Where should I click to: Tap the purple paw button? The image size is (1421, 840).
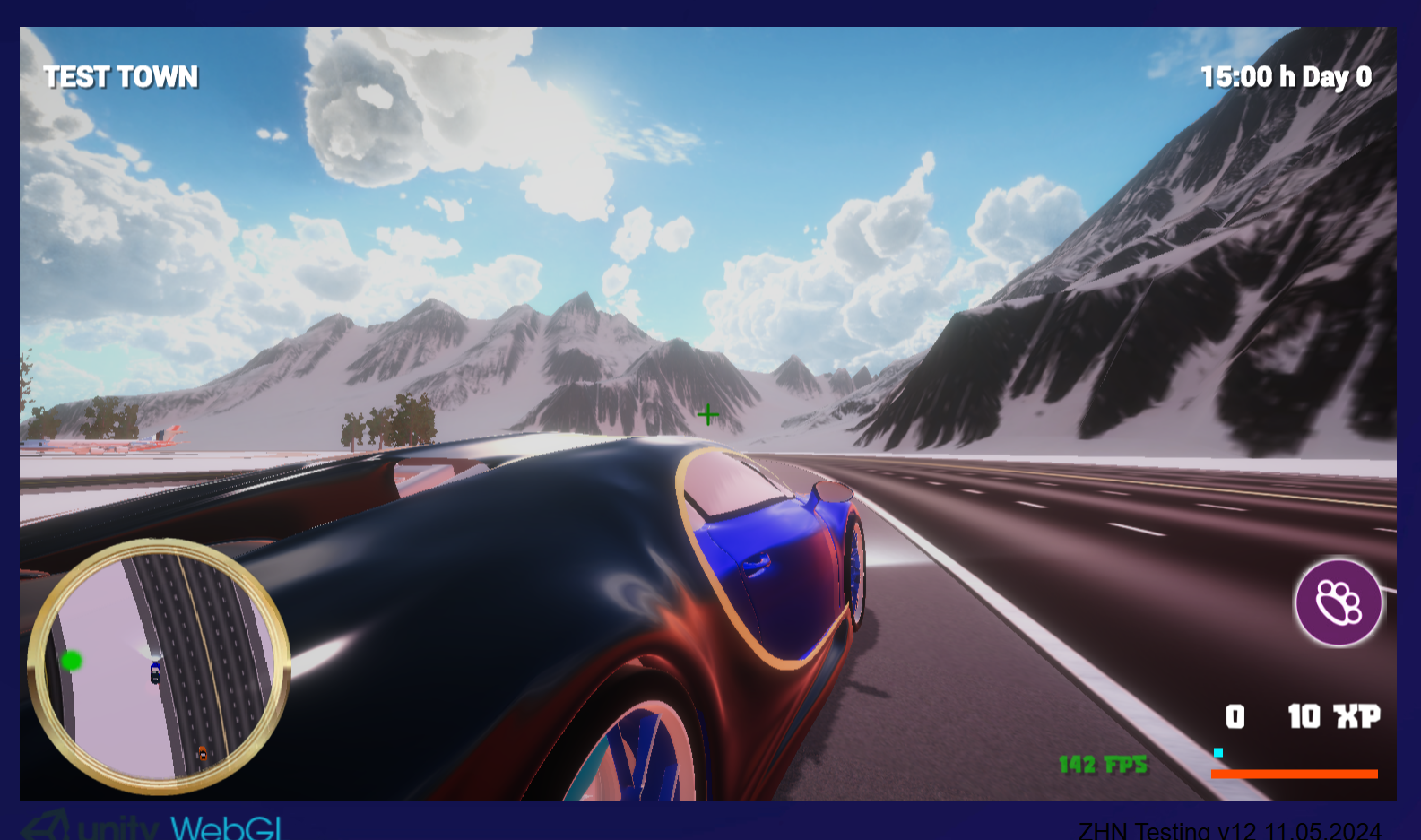click(x=1338, y=602)
